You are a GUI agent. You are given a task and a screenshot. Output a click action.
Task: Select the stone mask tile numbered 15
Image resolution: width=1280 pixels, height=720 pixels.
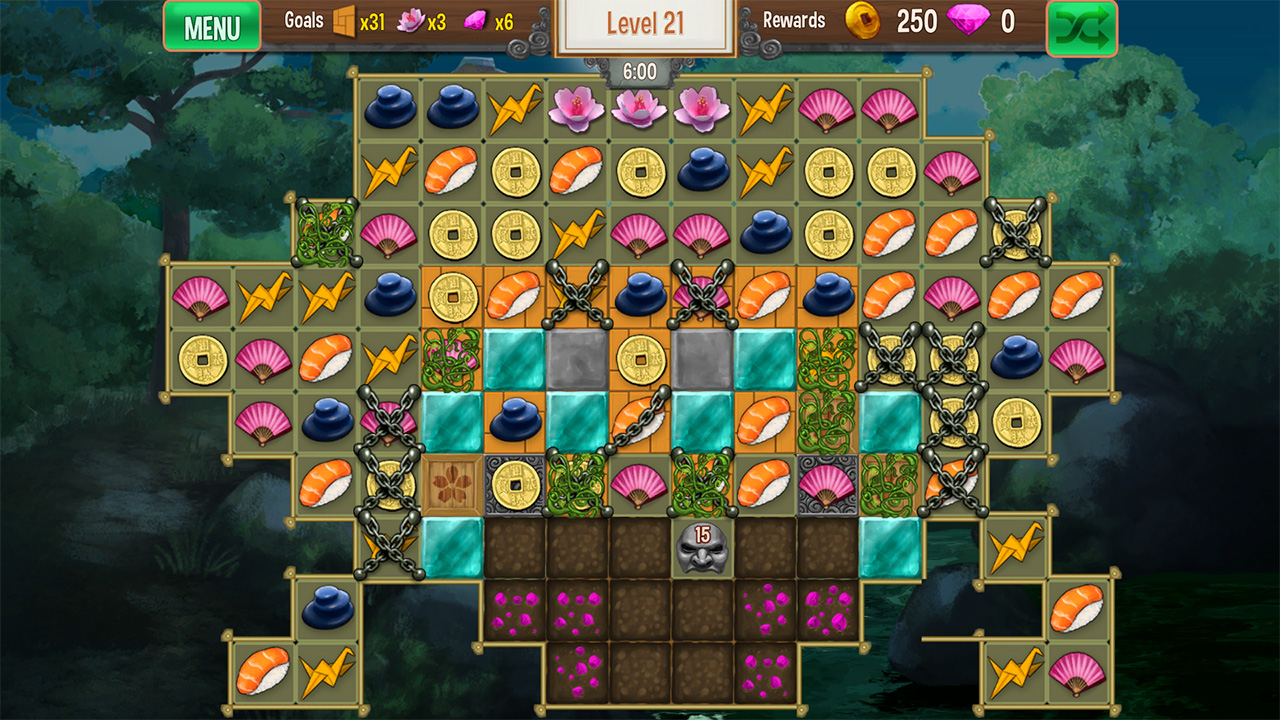702,548
